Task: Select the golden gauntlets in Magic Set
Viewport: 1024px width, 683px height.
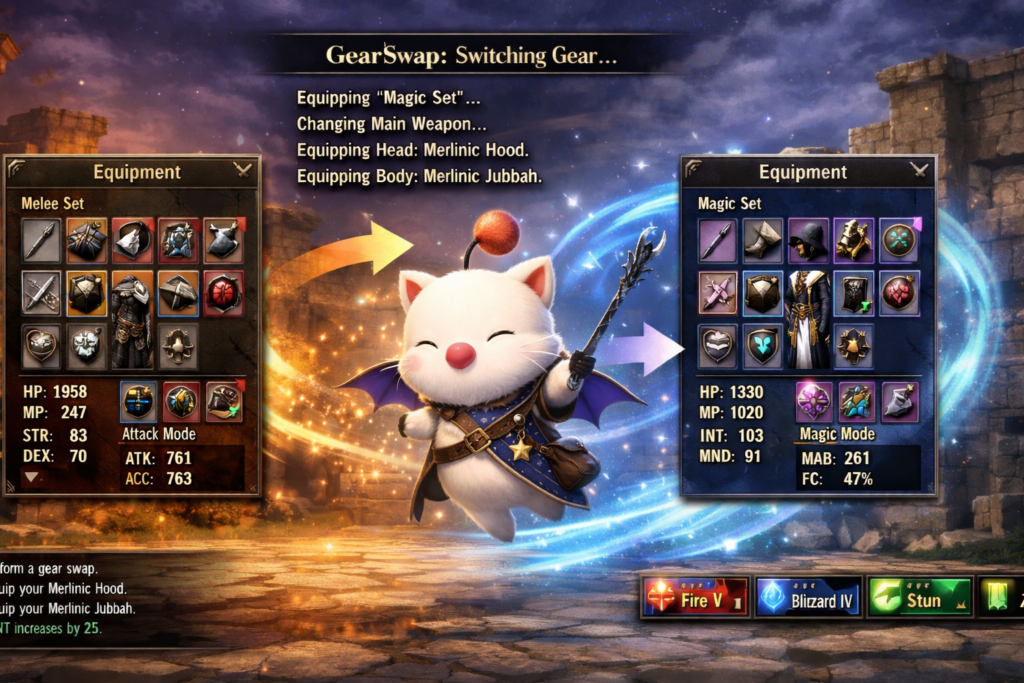Action: tap(853, 240)
